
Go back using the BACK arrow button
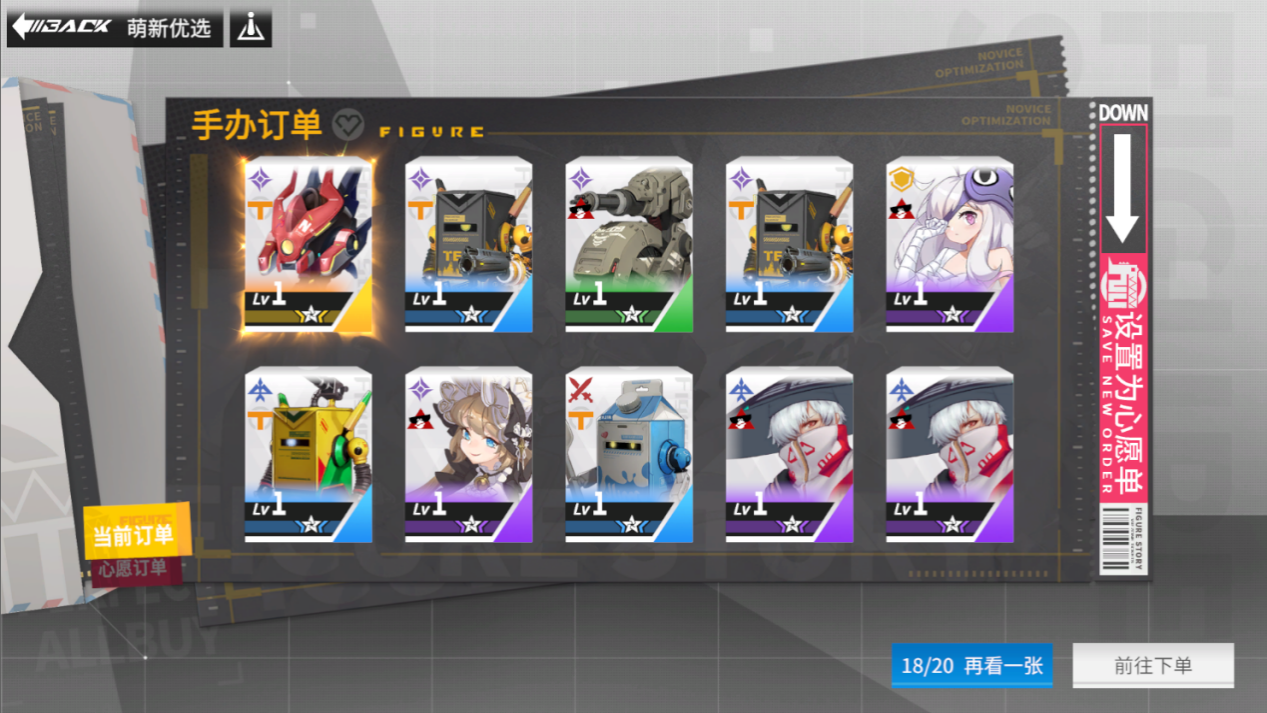click(60, 27)
